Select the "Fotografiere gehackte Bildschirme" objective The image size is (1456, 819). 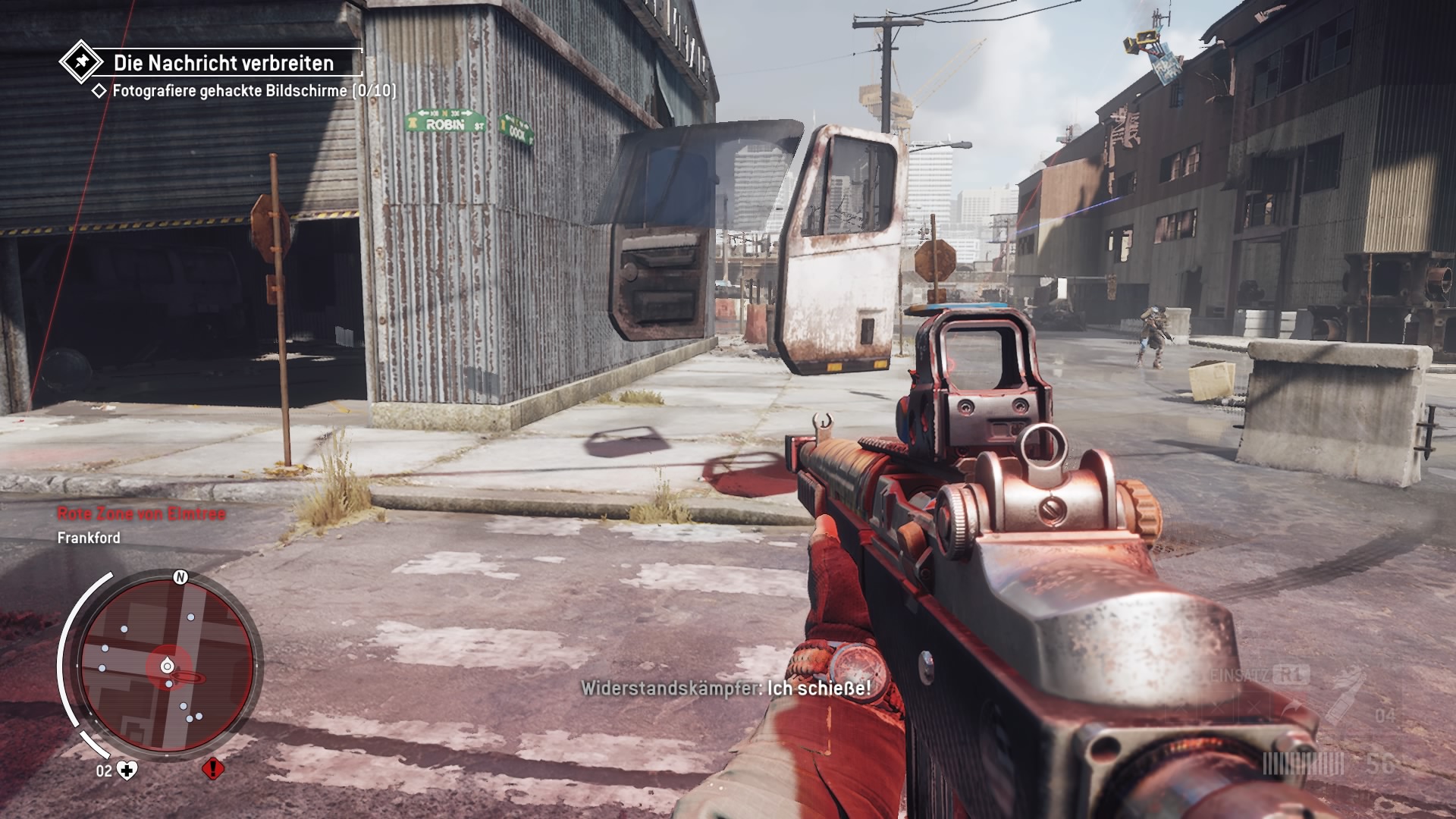[x=253, y=91]
